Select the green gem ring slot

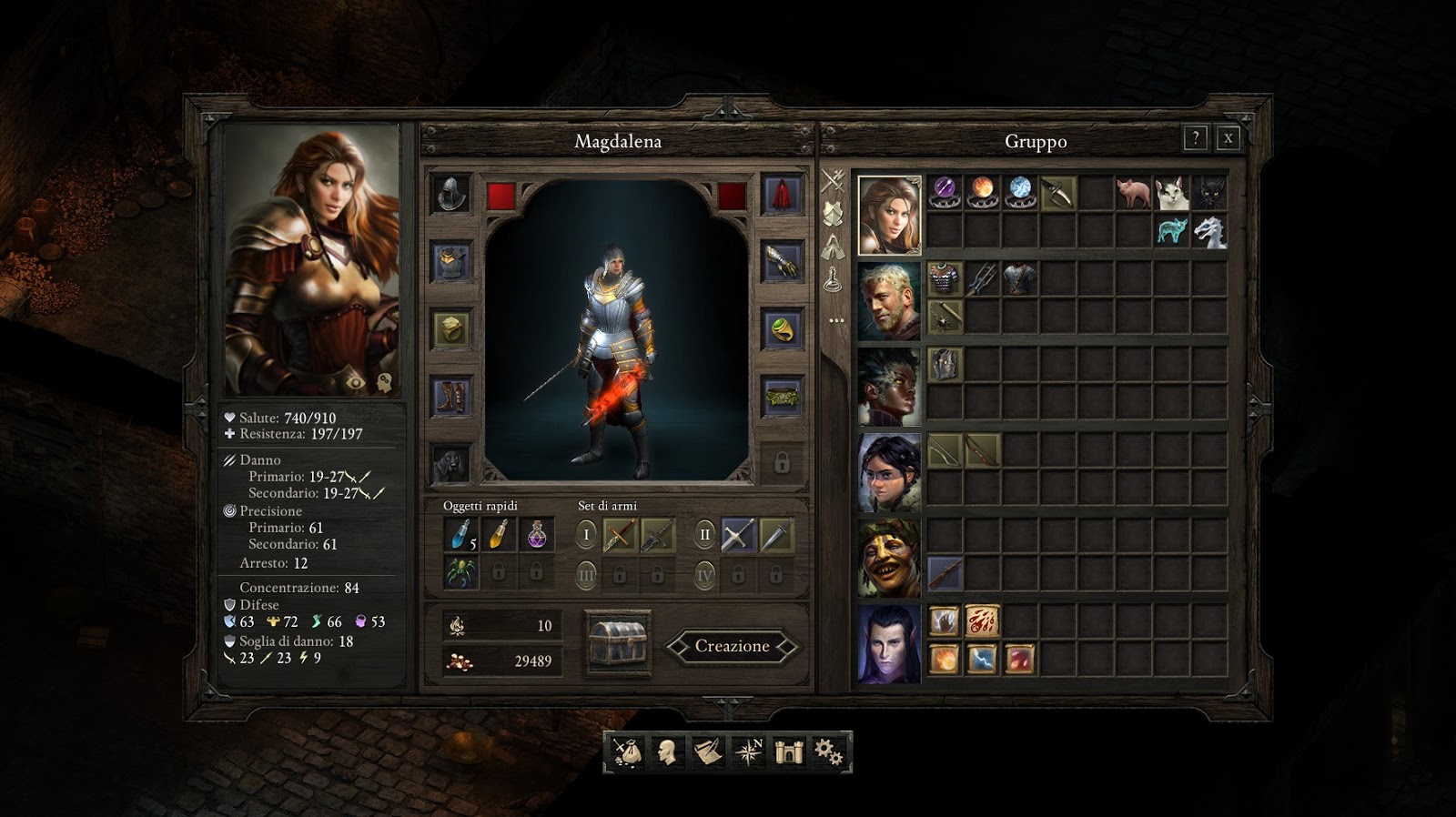782,329
